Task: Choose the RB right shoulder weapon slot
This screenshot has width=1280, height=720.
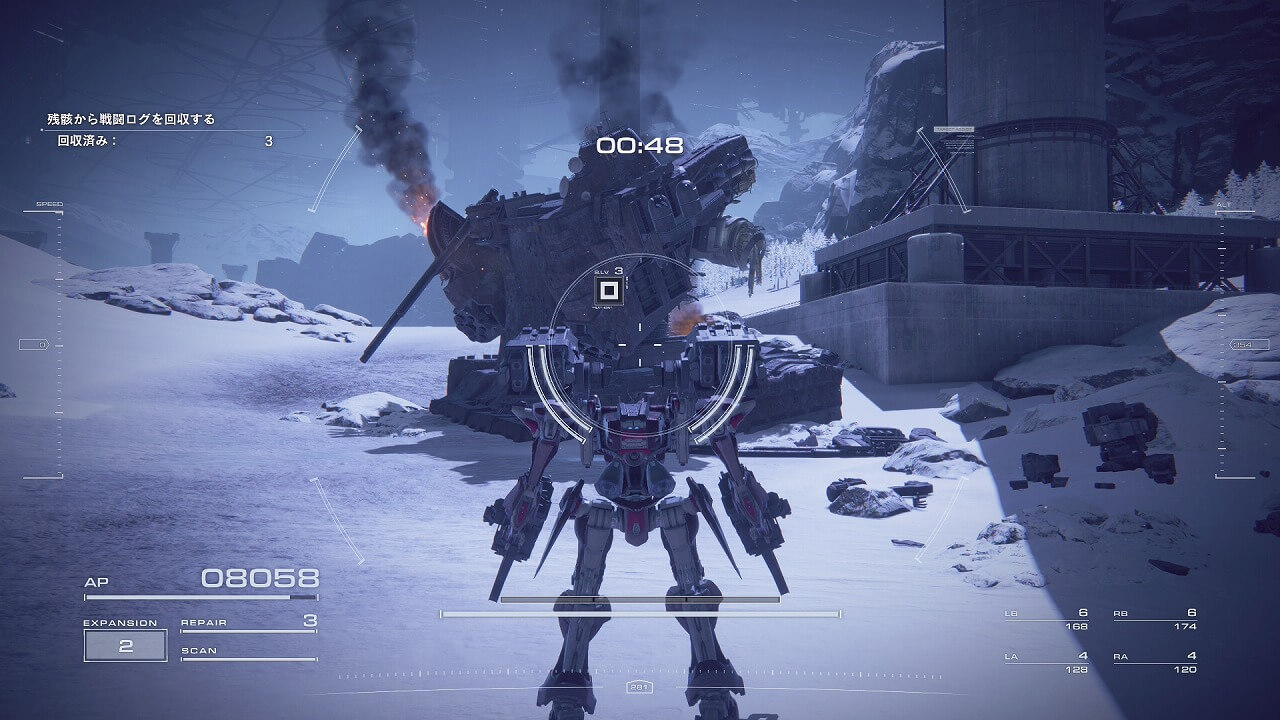Action: tap(1155, 619)
